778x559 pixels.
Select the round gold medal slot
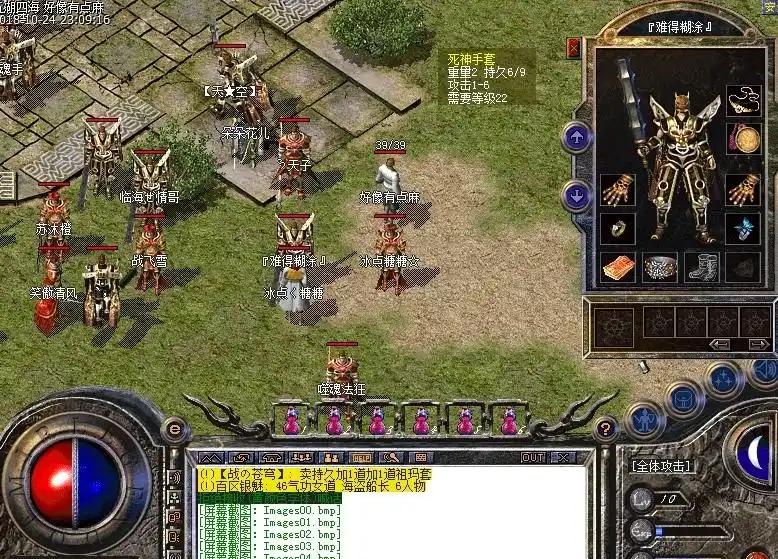tap(741, 138)
